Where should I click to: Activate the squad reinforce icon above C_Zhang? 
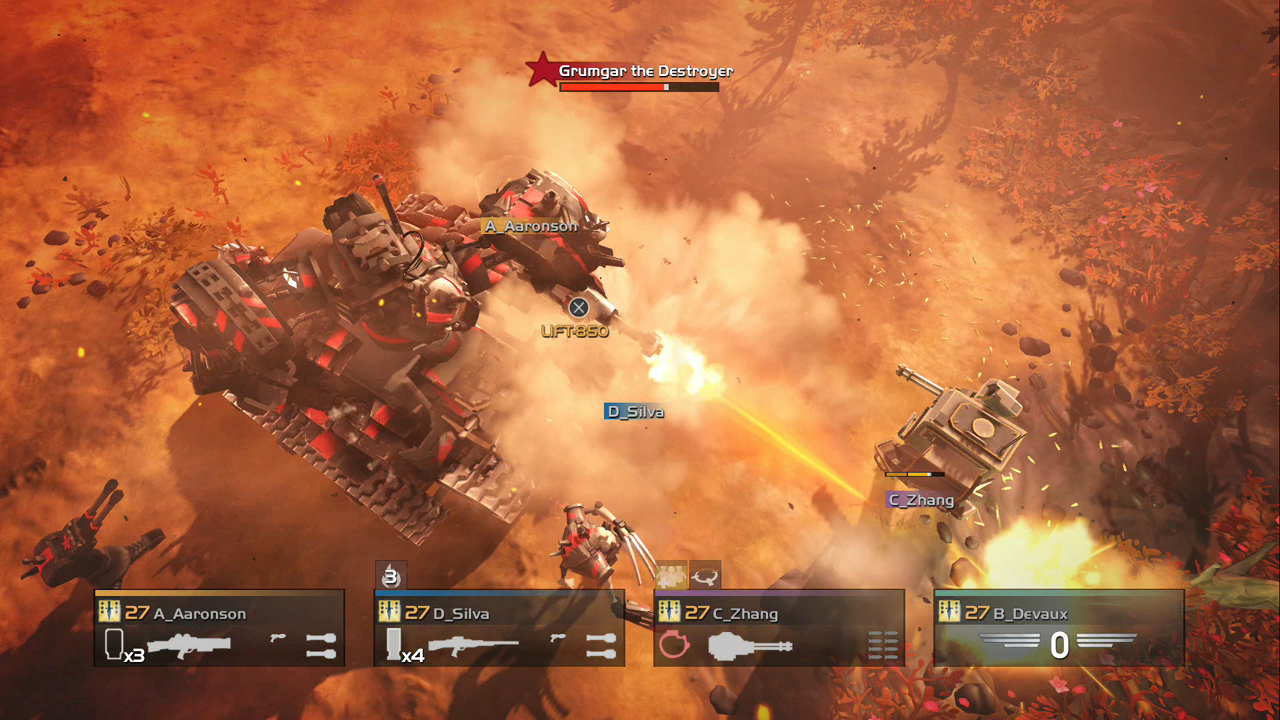coord(671,575)
